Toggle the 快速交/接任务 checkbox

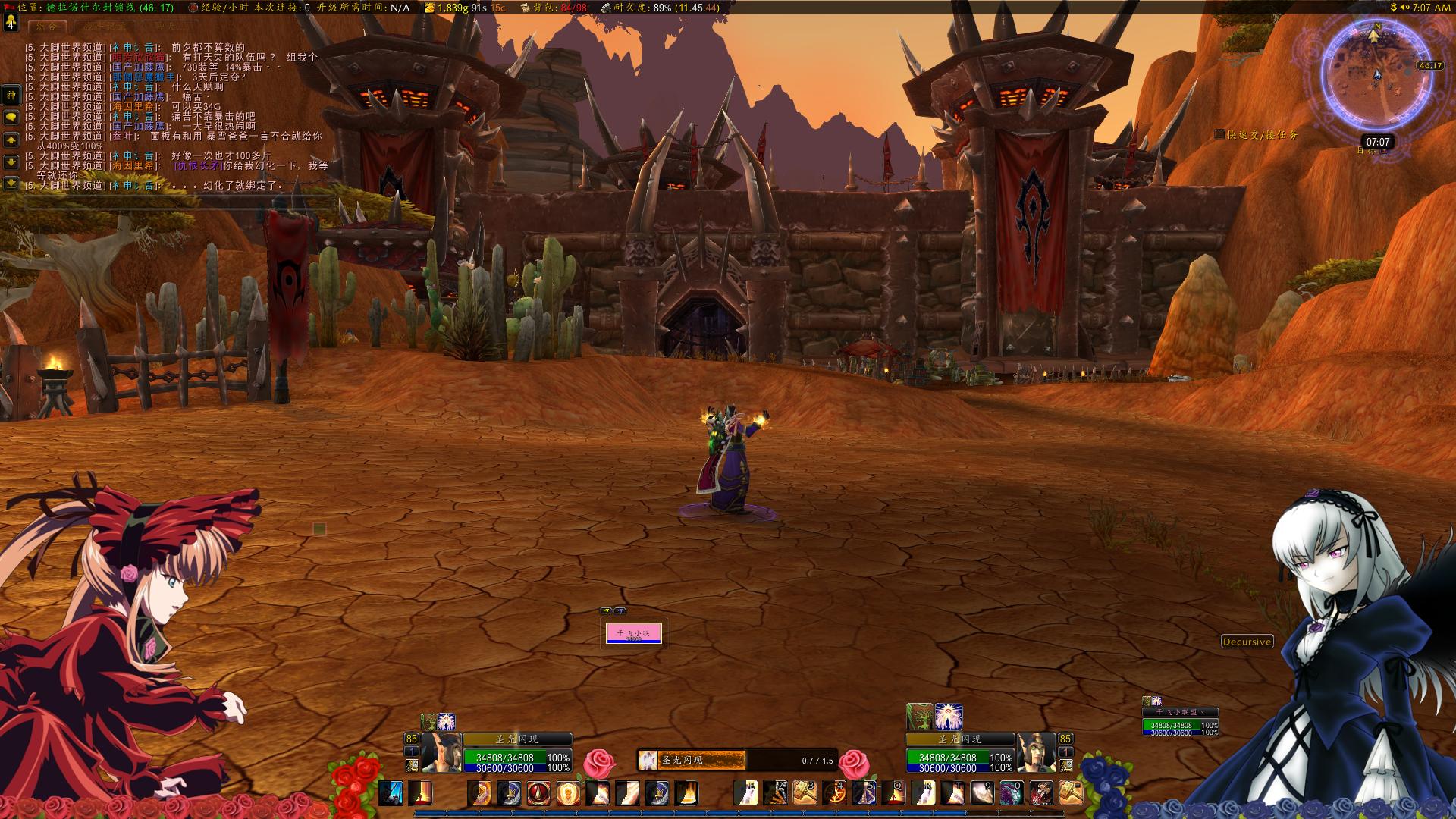(x=1219, y=134)
